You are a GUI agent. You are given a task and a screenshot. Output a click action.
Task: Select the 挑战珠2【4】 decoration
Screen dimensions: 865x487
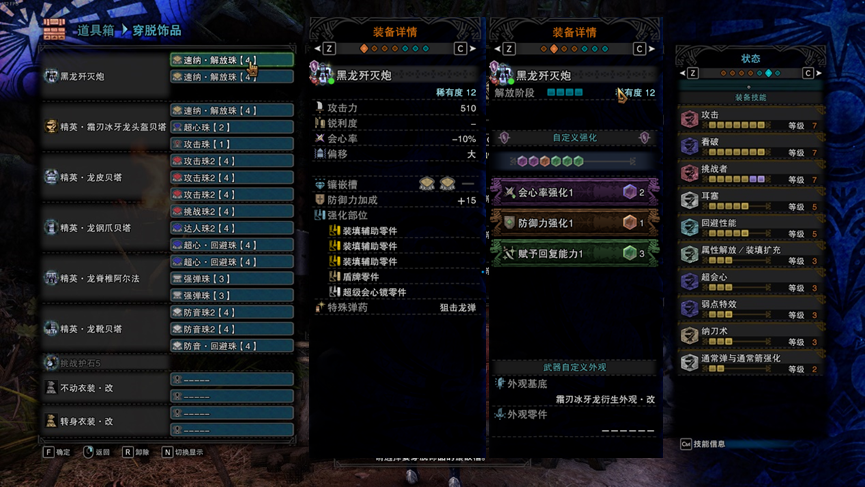(232, 211)
